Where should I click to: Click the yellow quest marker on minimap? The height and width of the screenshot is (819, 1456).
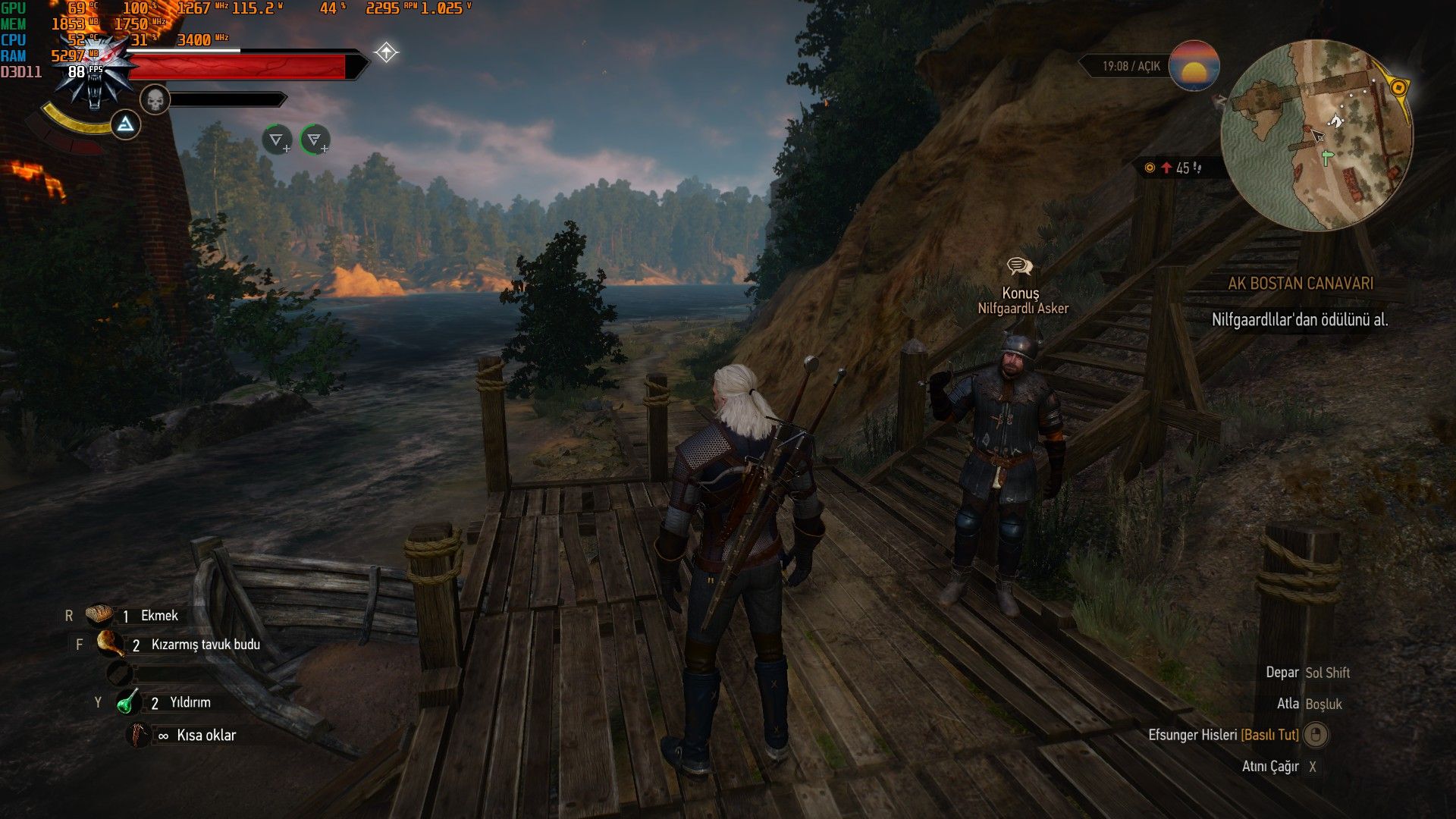1398,88
